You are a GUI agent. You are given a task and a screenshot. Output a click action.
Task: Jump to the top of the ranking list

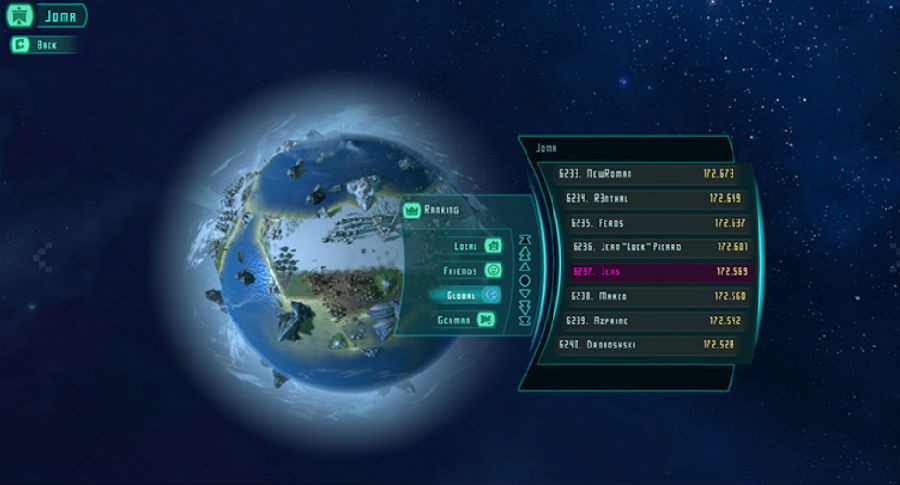coord(525,240)
